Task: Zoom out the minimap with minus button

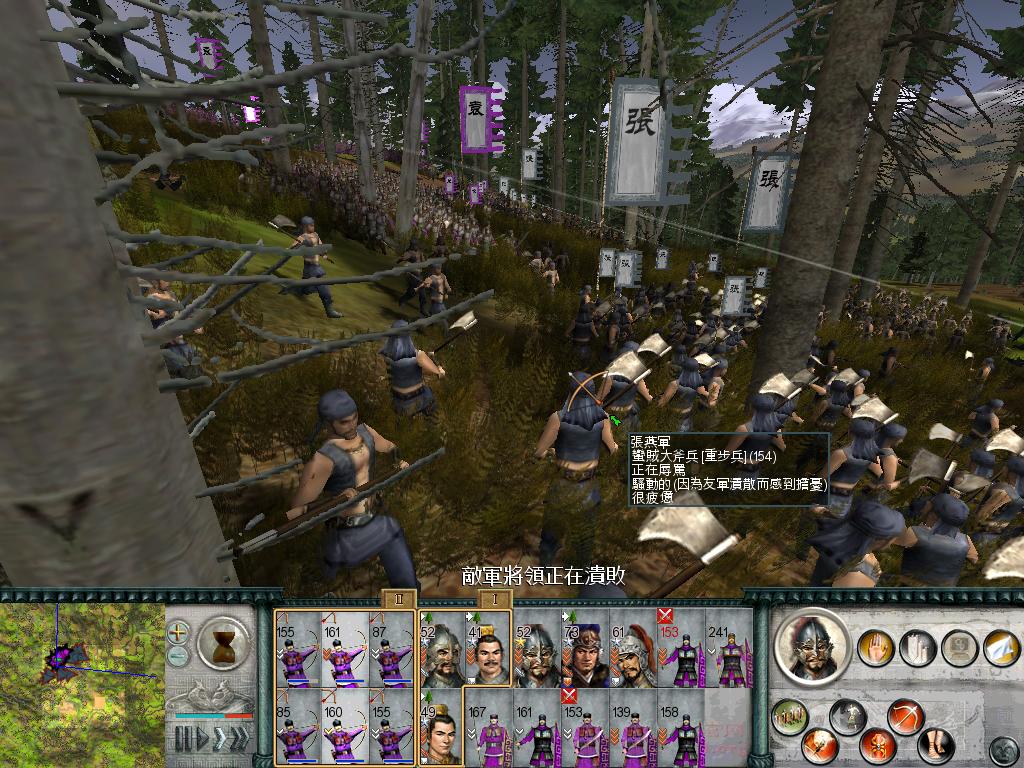Action: pos(179,655)
